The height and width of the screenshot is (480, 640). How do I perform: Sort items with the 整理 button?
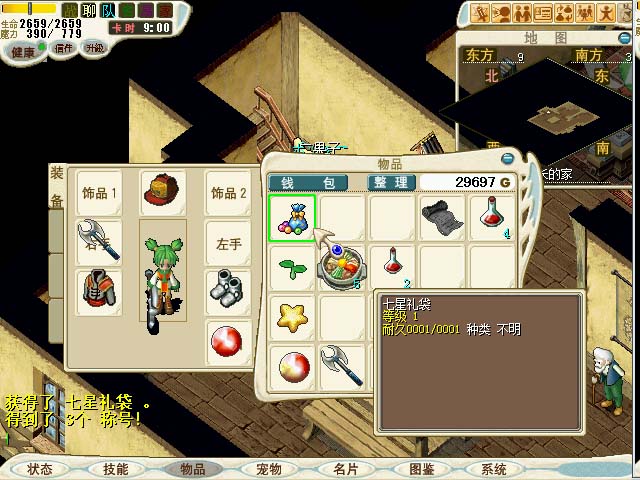coord(390,183)
